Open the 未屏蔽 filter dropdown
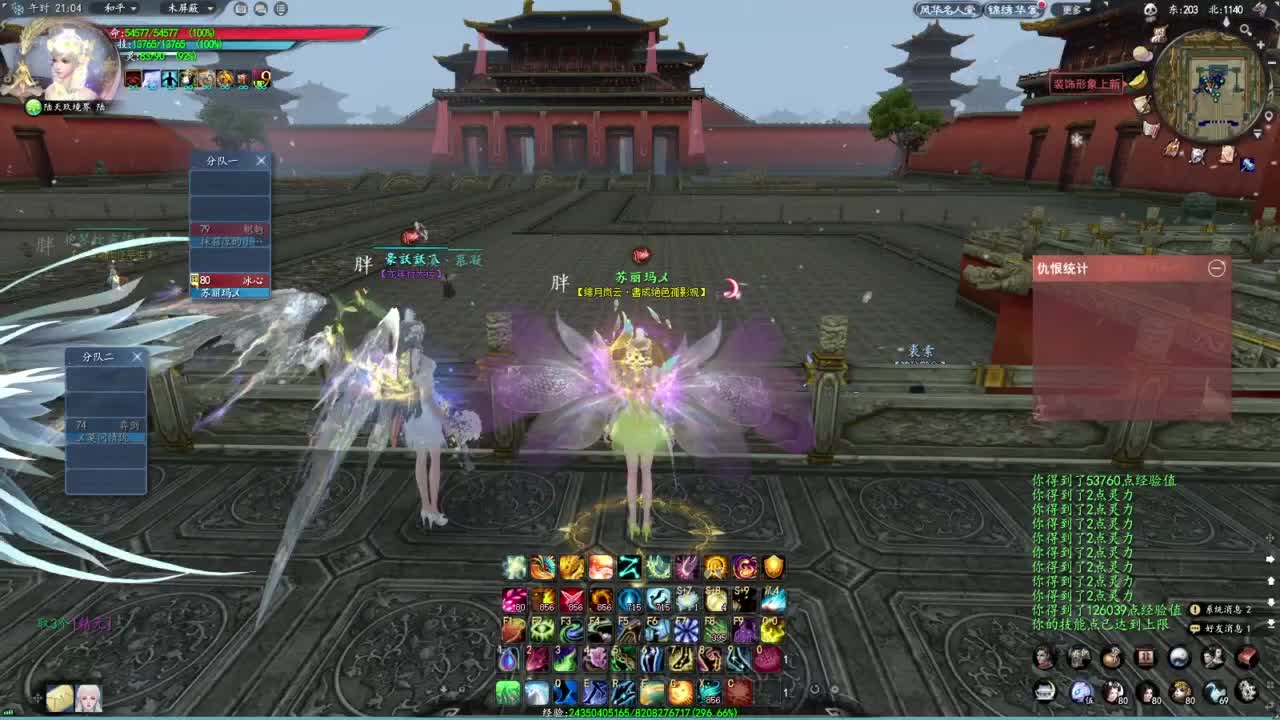This screenshot has height=720, width=1280. click(x=190, y=9)
